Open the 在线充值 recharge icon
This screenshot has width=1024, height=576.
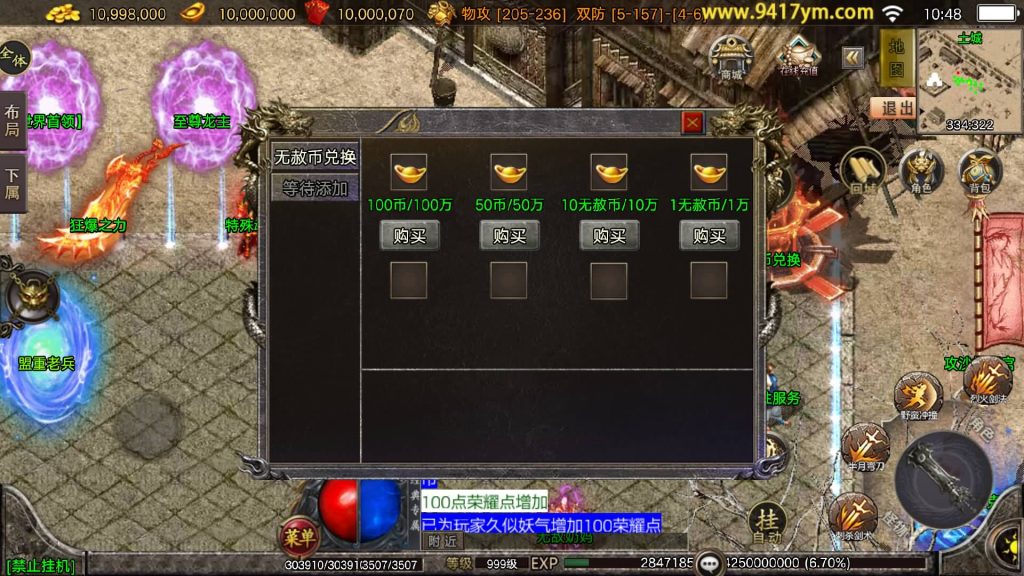[798, 55]
